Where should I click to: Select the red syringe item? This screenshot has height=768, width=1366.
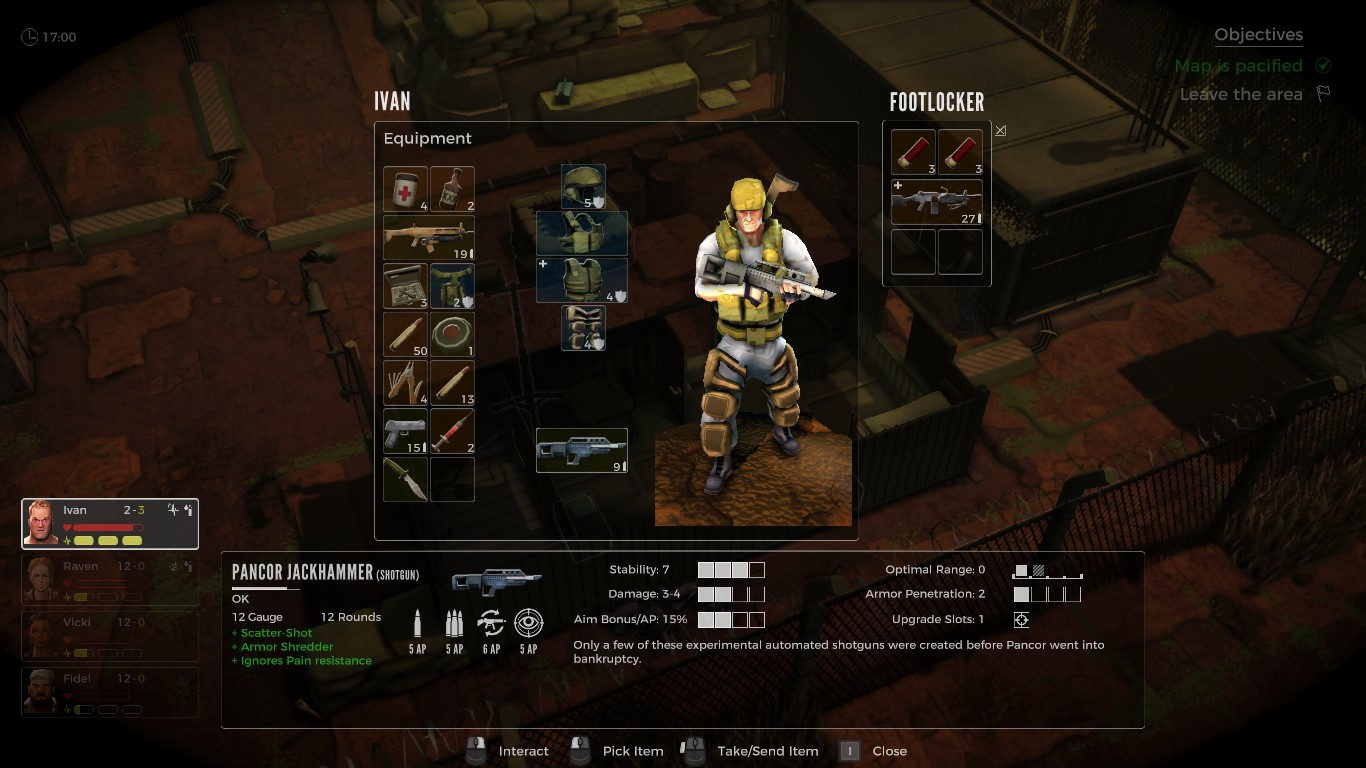pos(452,430)
